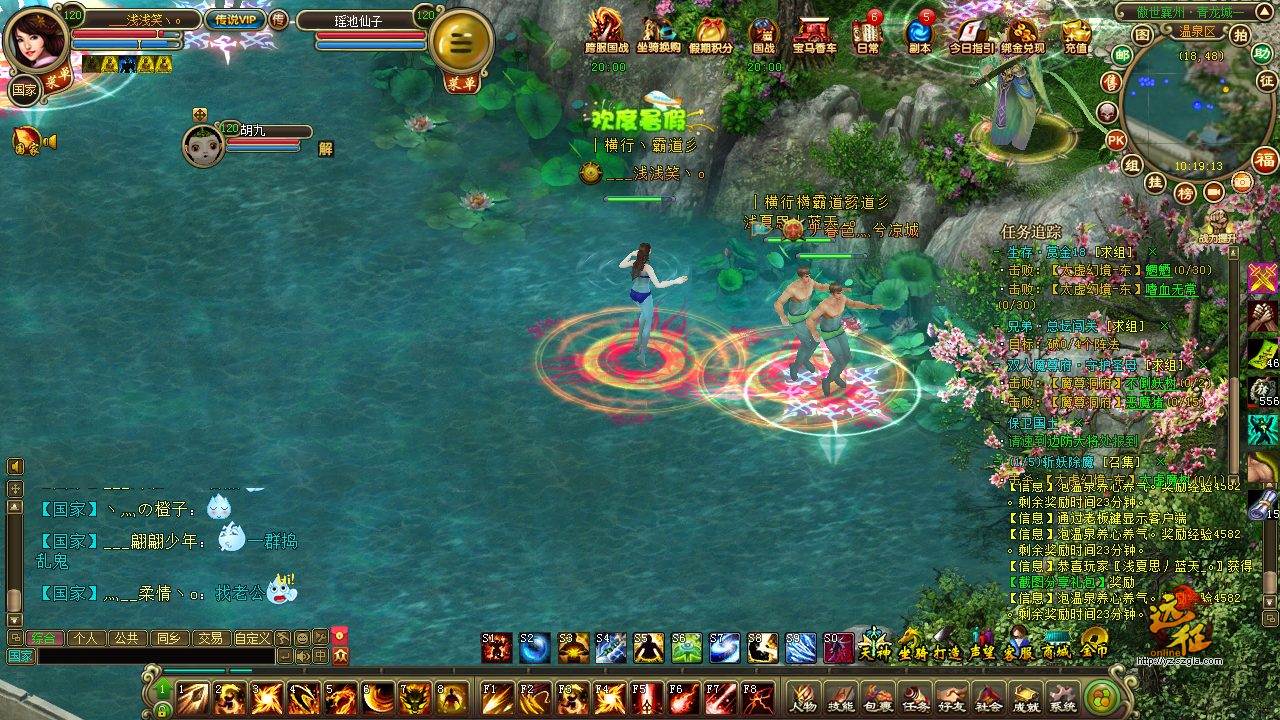1280x720 pixels.
Task: Open the 包裹 bag inventory
Action: (x=877, y=697)
